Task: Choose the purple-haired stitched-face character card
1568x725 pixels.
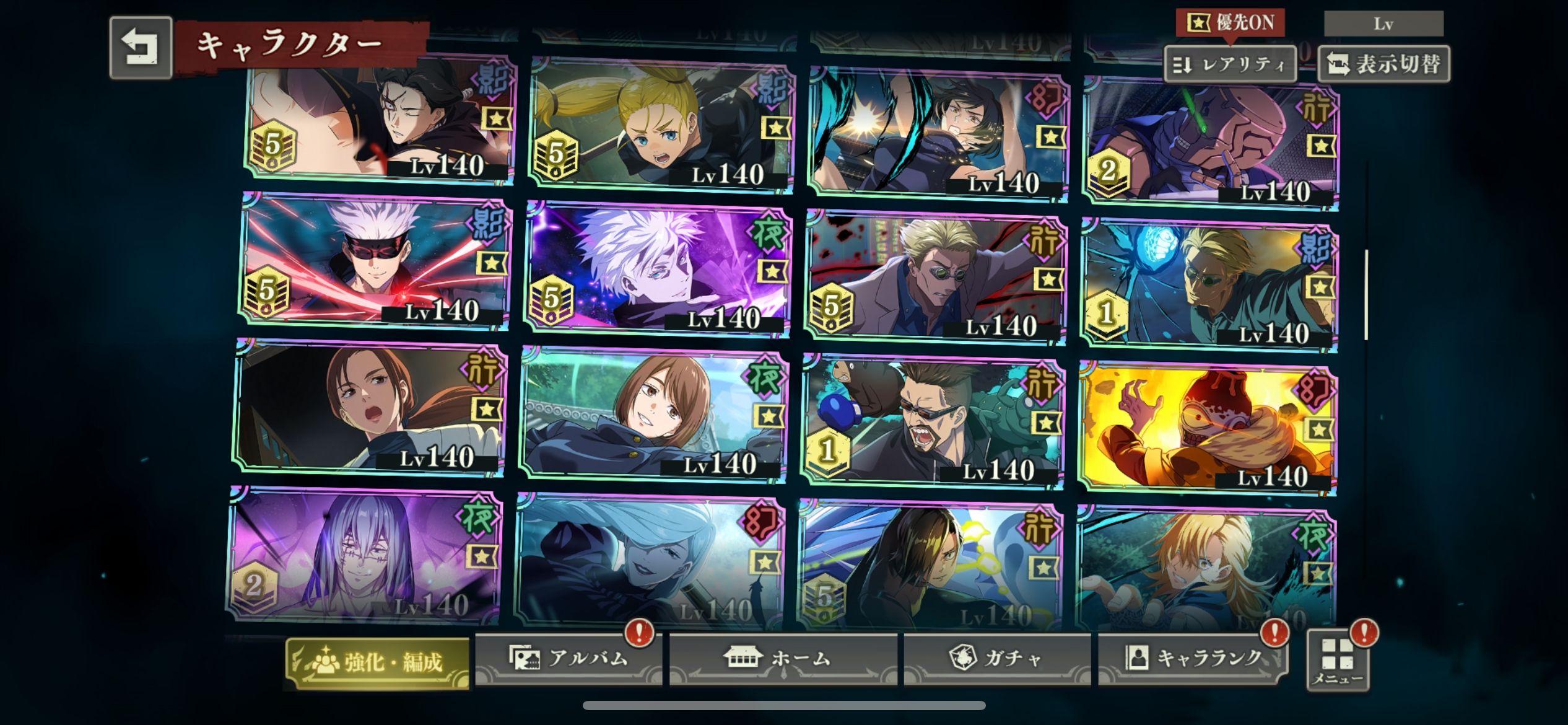Action: [x=365, y=555]
